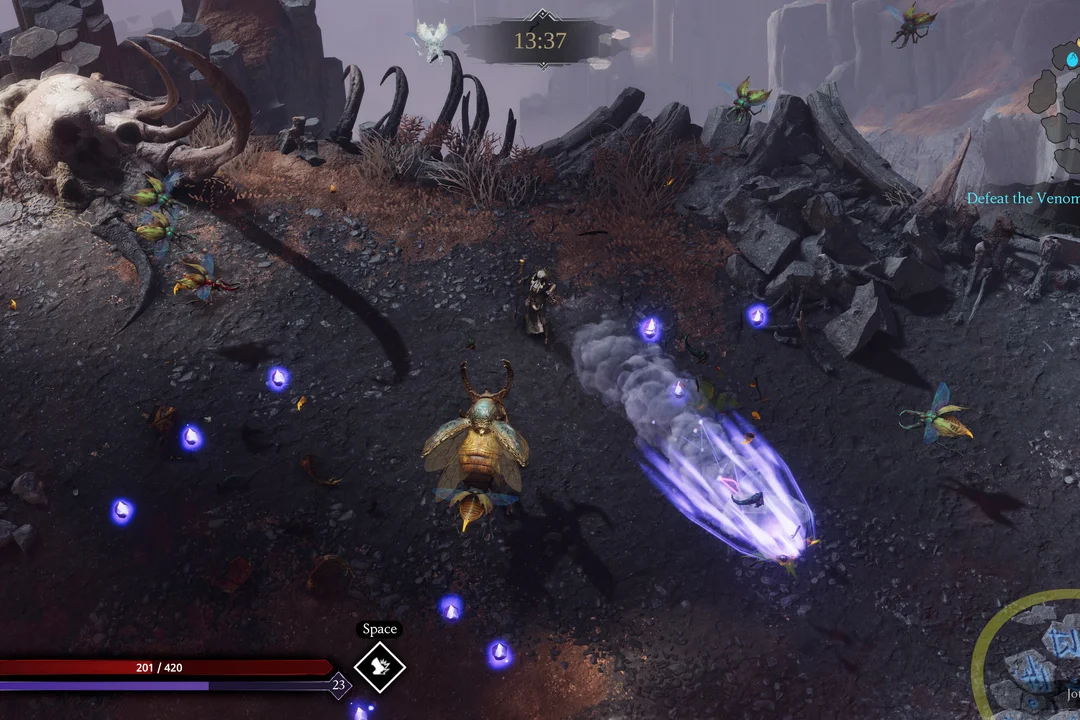Viewport: 1080px width, 720px height.
Task: Click the "Defeat the Venom" objective tracker
Action: point(1022,198)
